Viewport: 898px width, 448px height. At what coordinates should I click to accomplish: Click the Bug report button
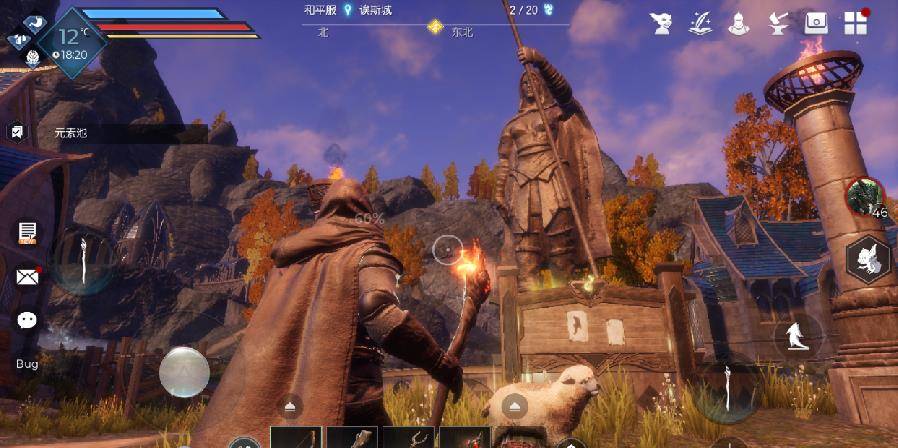pyautogui.click(x=27, y=363)
